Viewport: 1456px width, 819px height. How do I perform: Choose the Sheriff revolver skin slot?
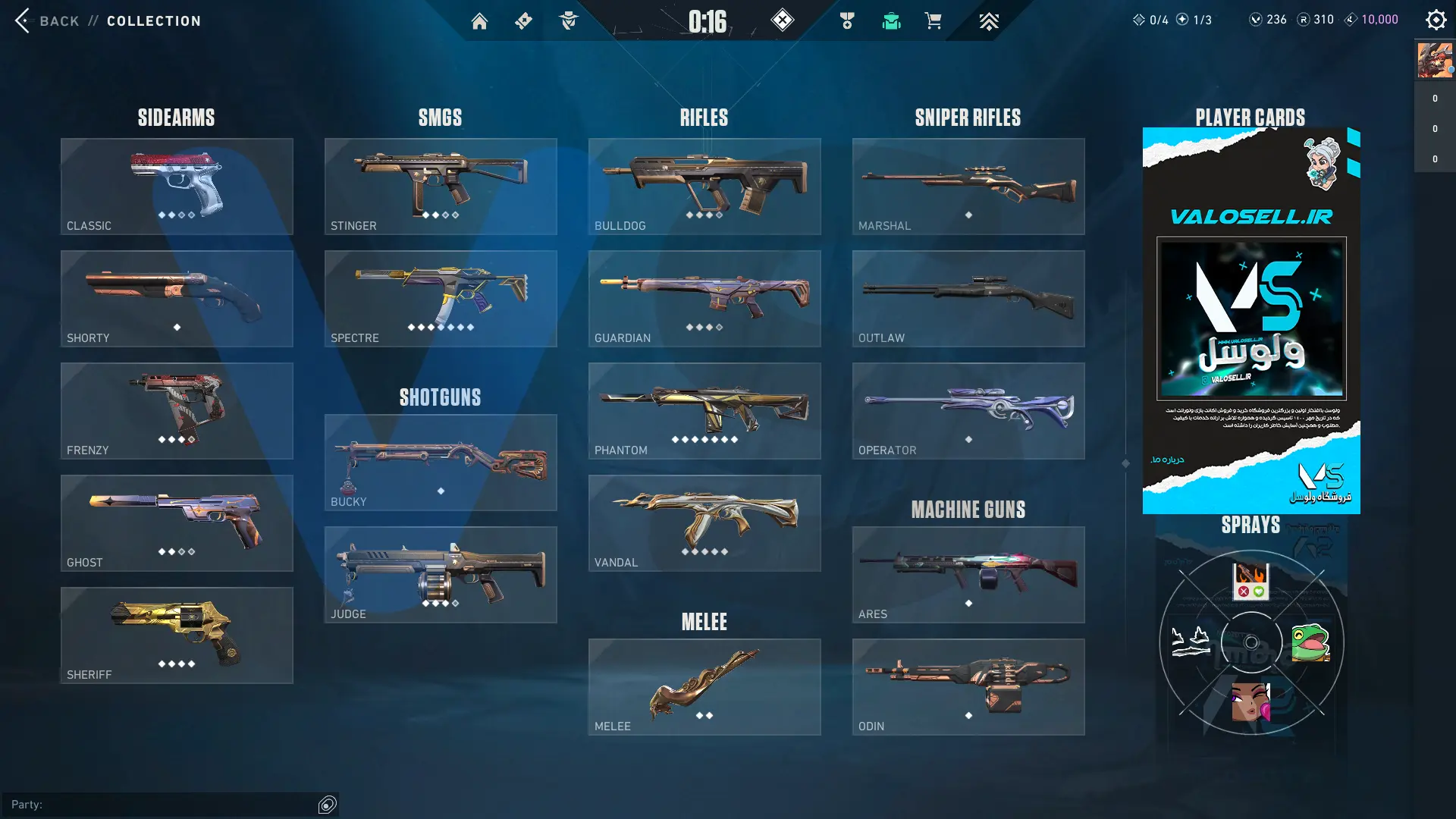pos(177,635)
